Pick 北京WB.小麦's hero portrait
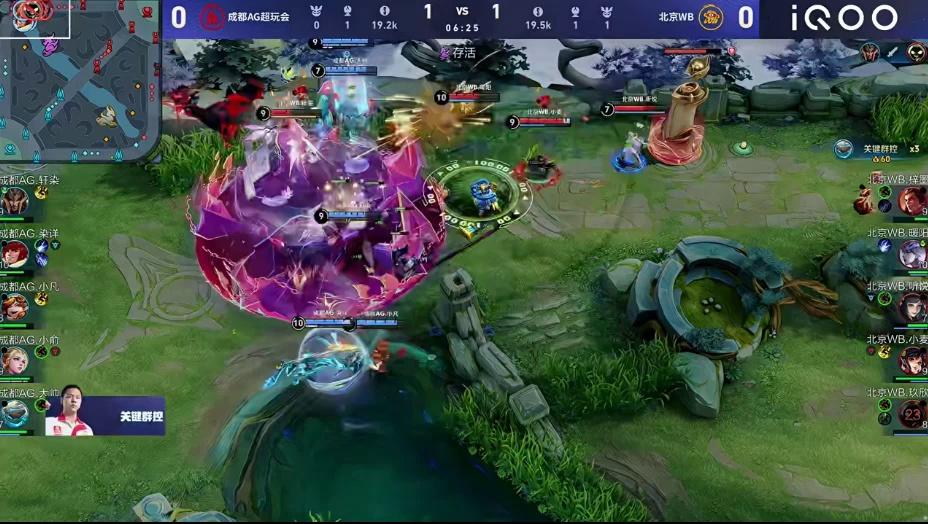This screenshot has width=928, height=524. click(913, 360)
